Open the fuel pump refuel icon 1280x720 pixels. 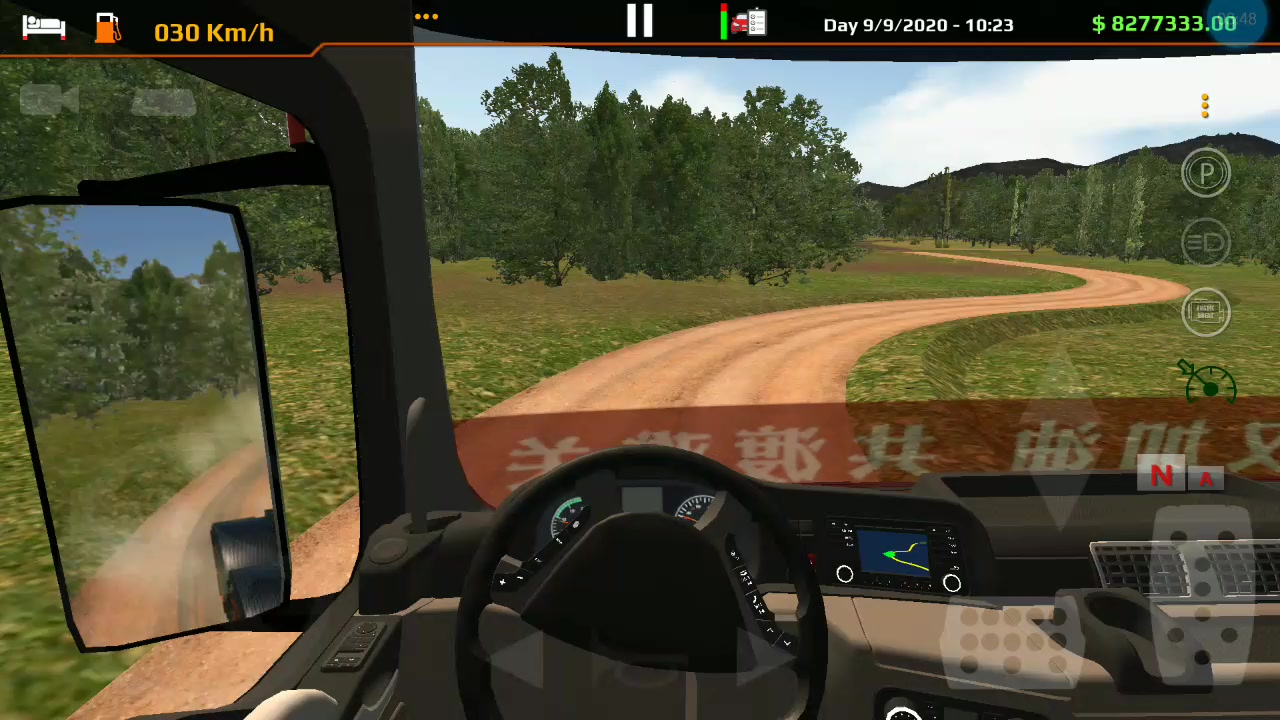(x=106, y=27)
